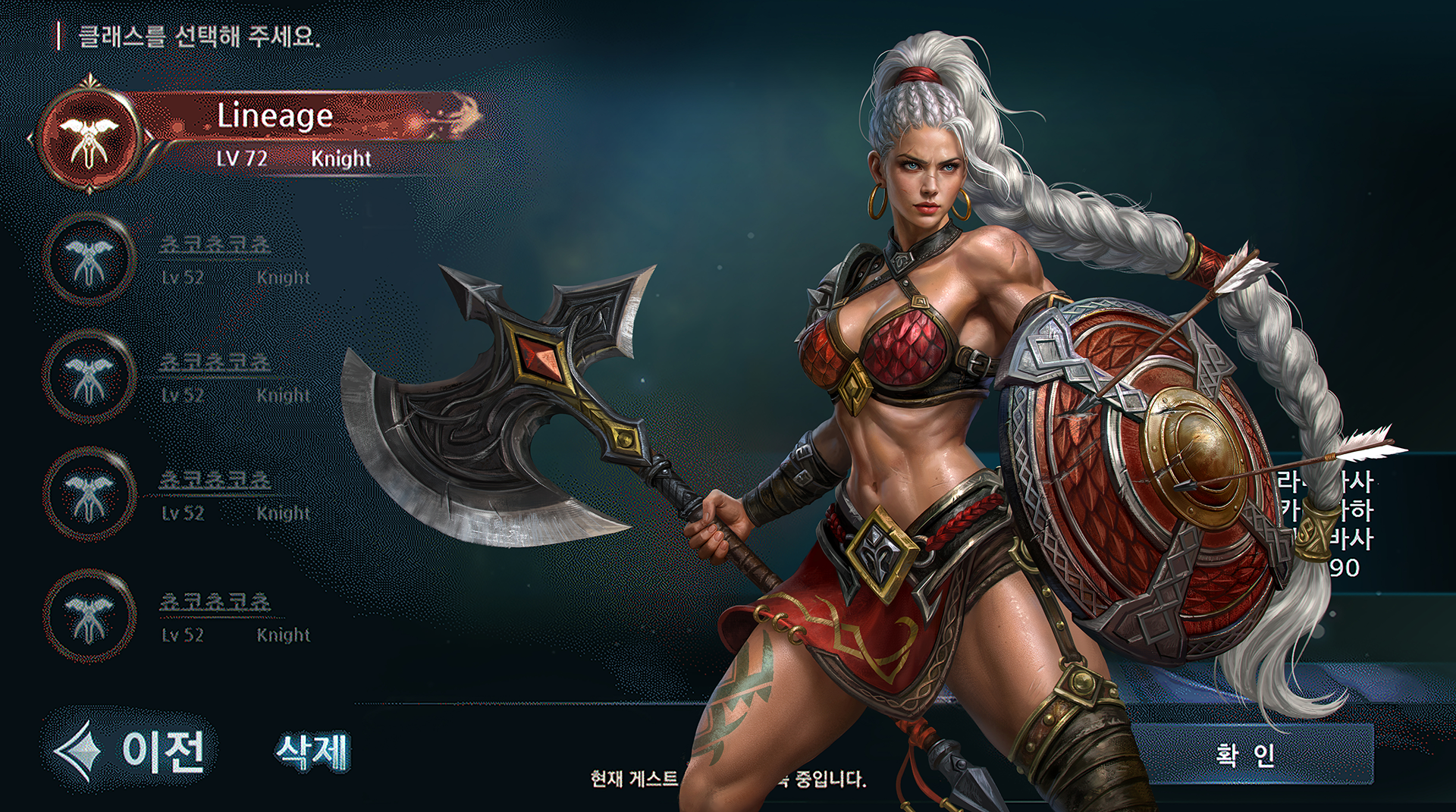
Task: Select the Lineage LV 72 Knight character
Action: click(x=273, y=134)
